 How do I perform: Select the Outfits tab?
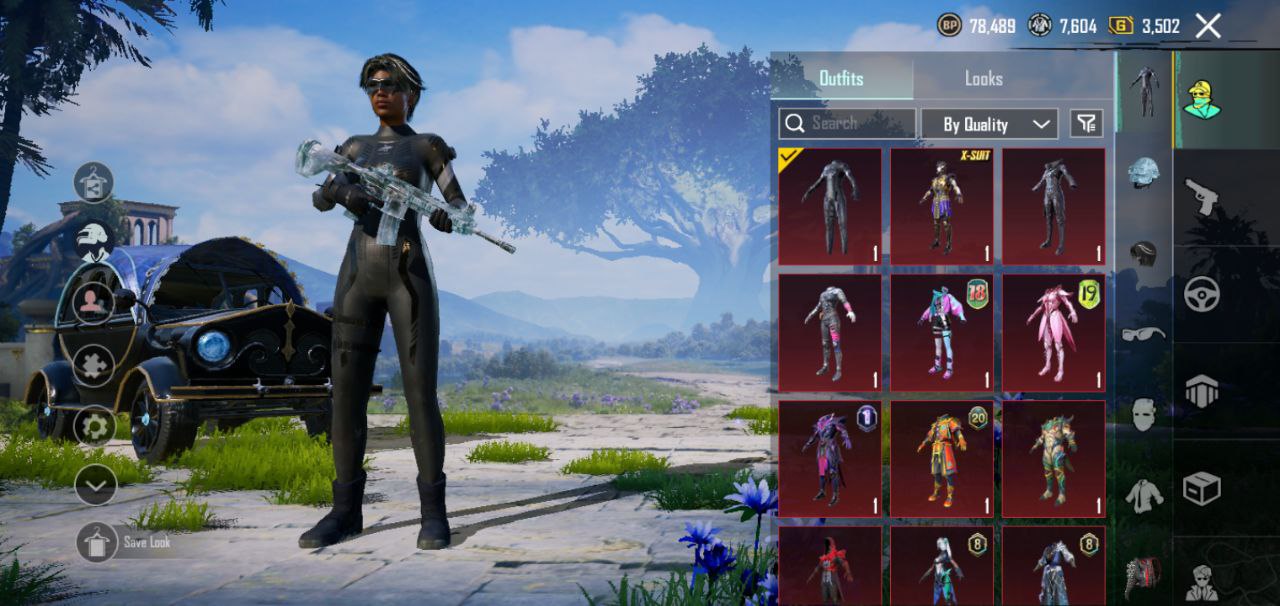(841, 78)
